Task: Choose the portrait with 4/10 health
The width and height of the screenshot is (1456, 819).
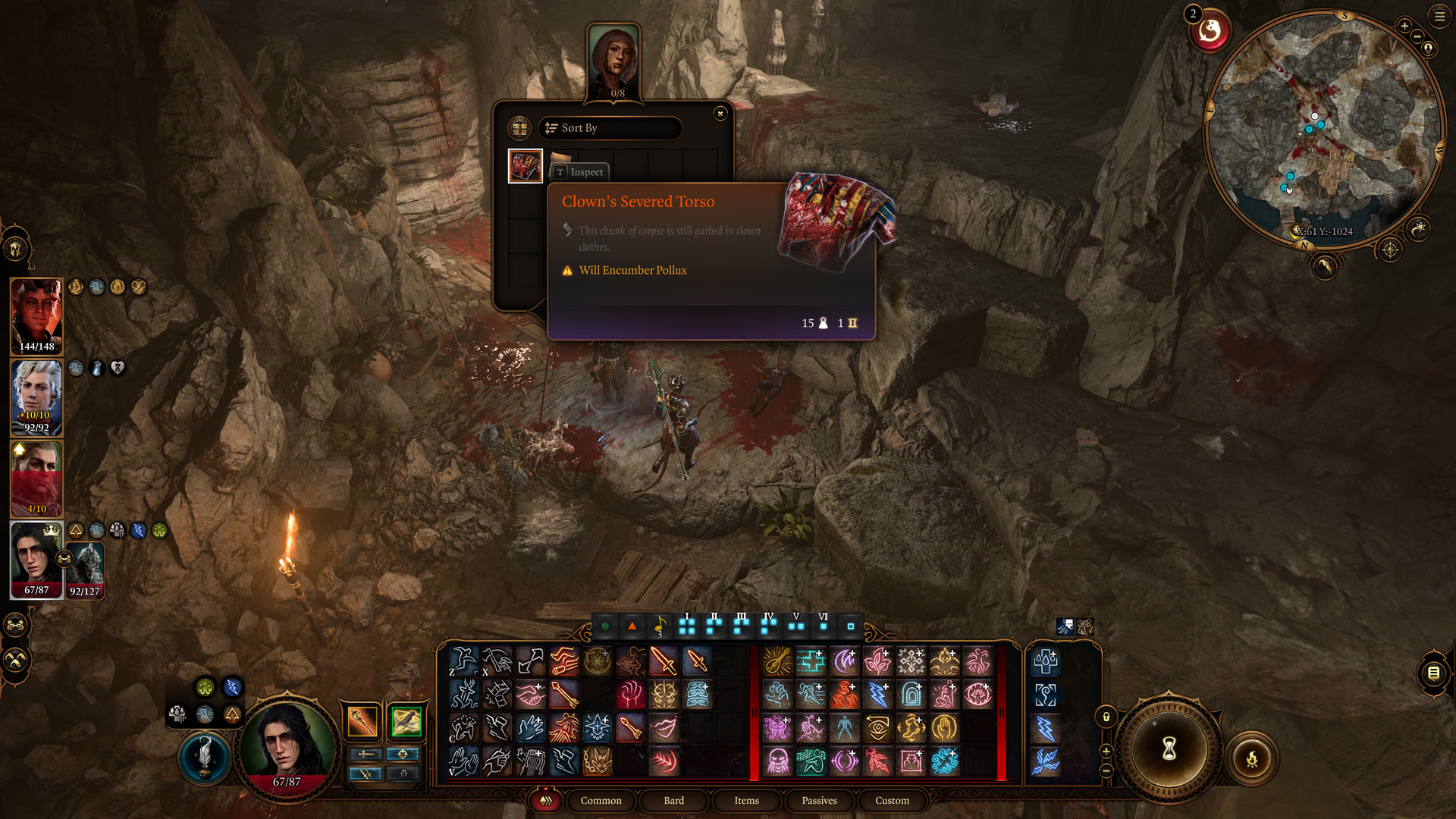Action: [x=36, y=478]
